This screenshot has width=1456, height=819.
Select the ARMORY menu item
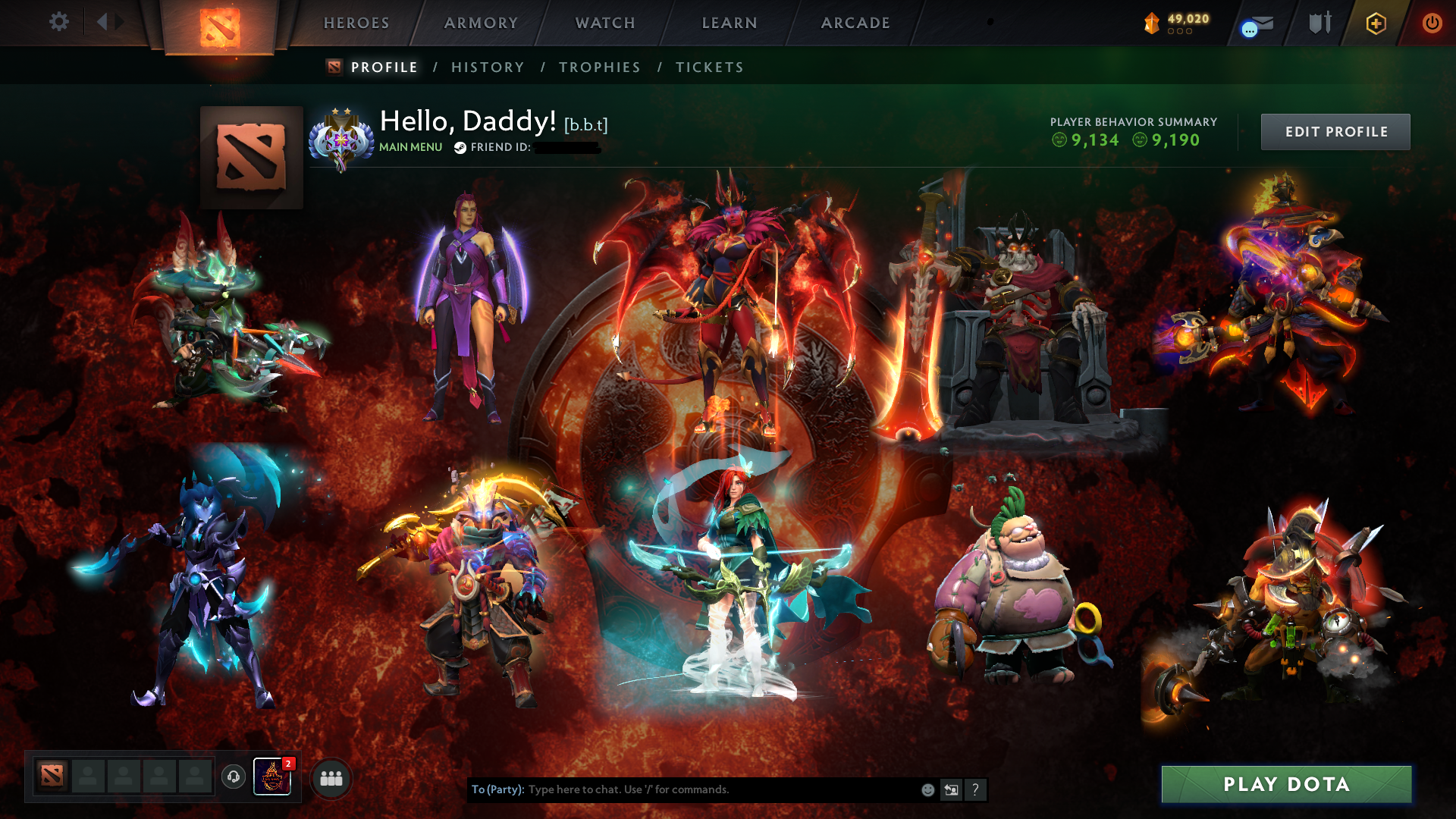(480, 23)
